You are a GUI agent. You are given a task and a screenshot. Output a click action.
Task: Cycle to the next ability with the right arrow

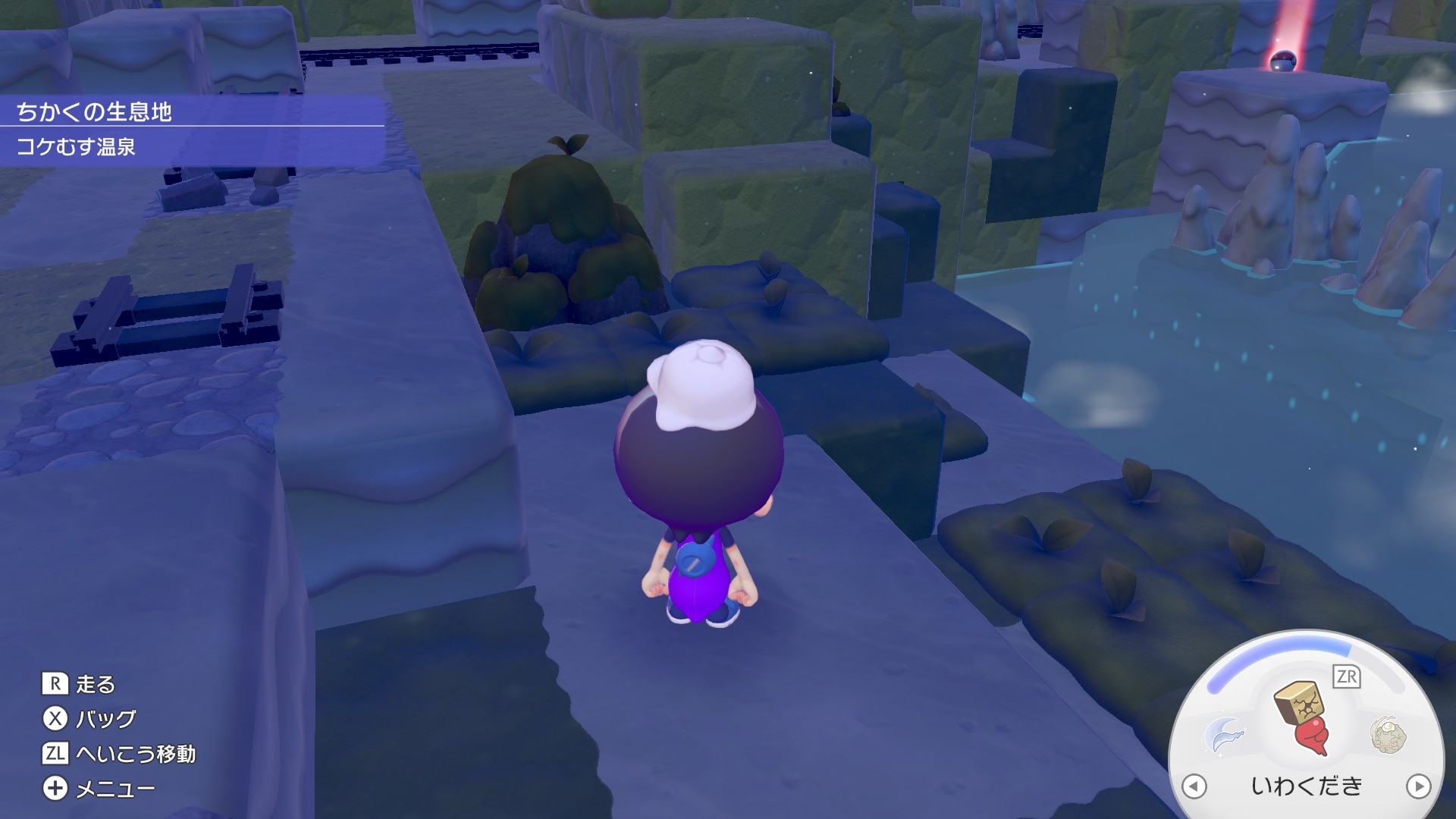pos(1418,786)
